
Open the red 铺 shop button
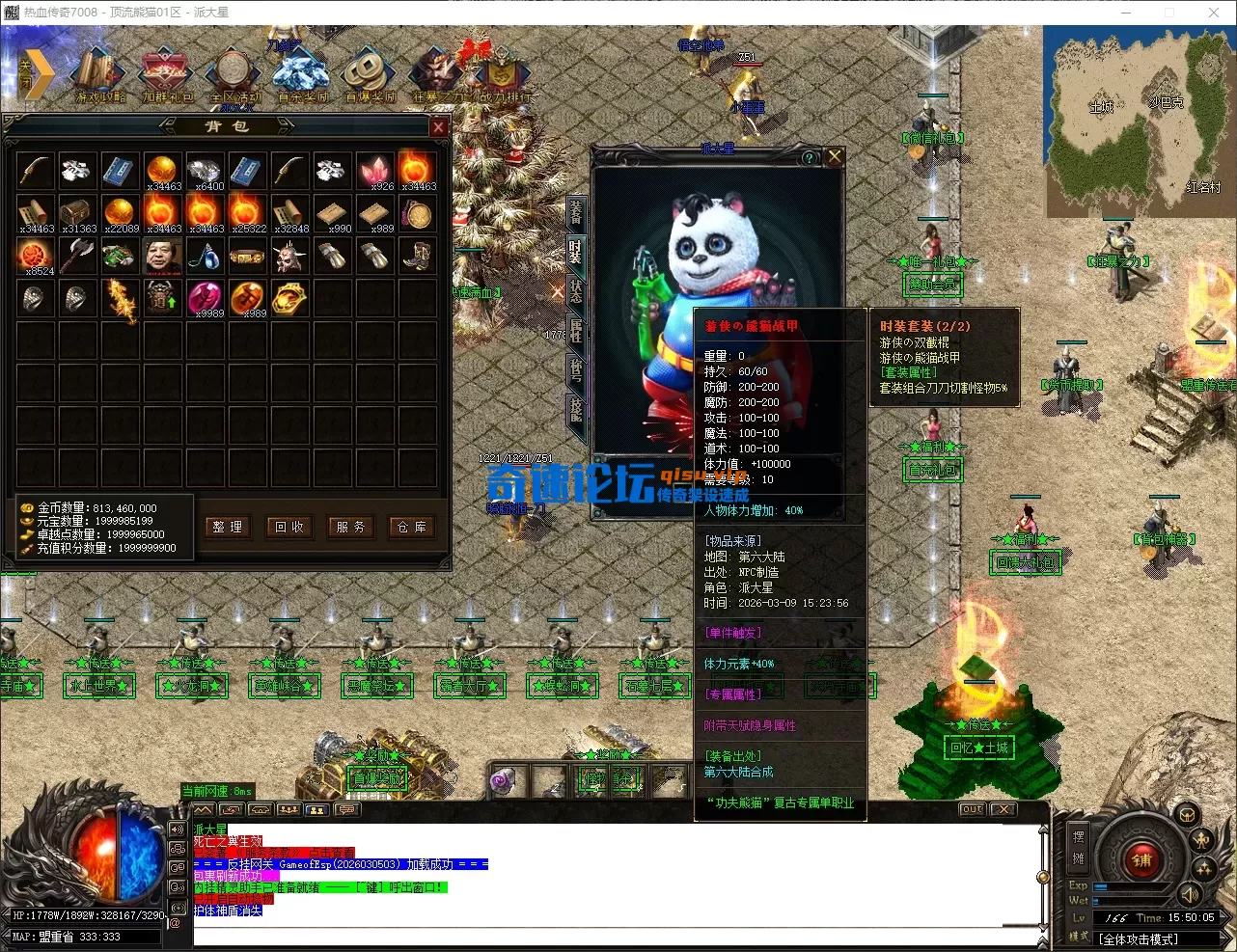coord(1141,860)
